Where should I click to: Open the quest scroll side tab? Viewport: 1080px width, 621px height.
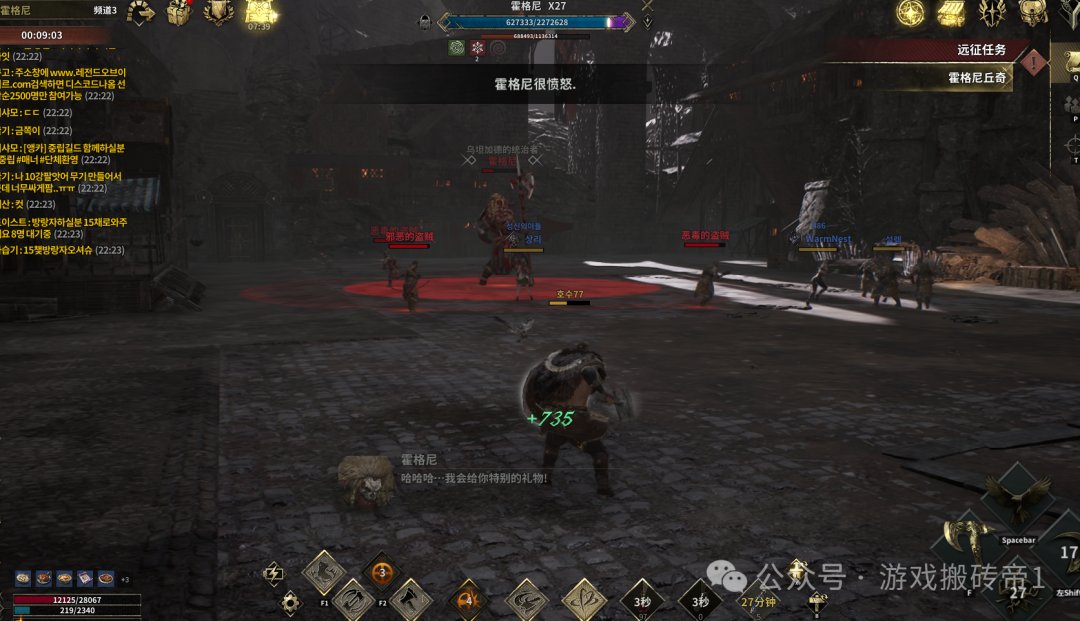point(1070,64)
